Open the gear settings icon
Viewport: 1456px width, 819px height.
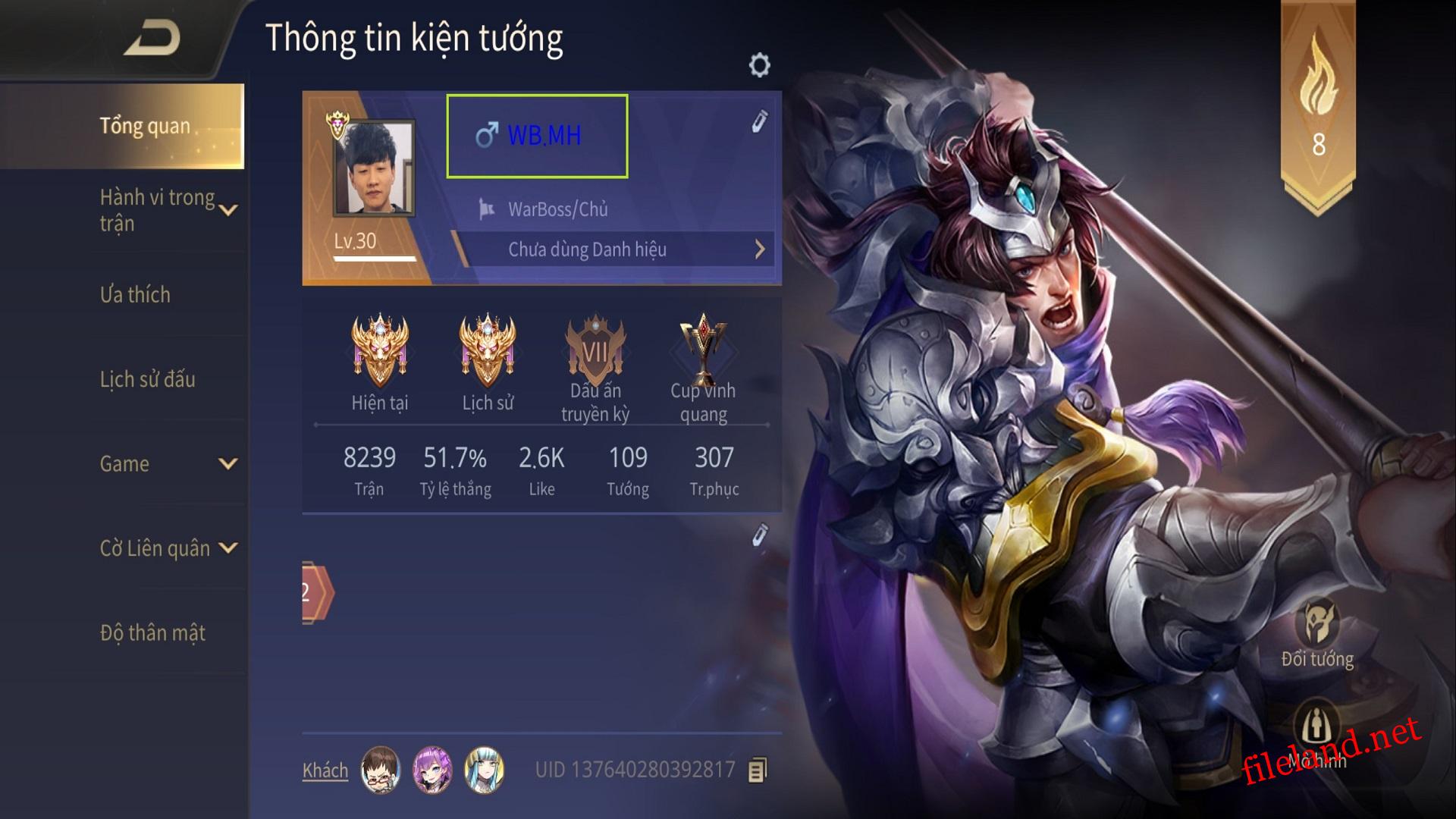[759, 65]
